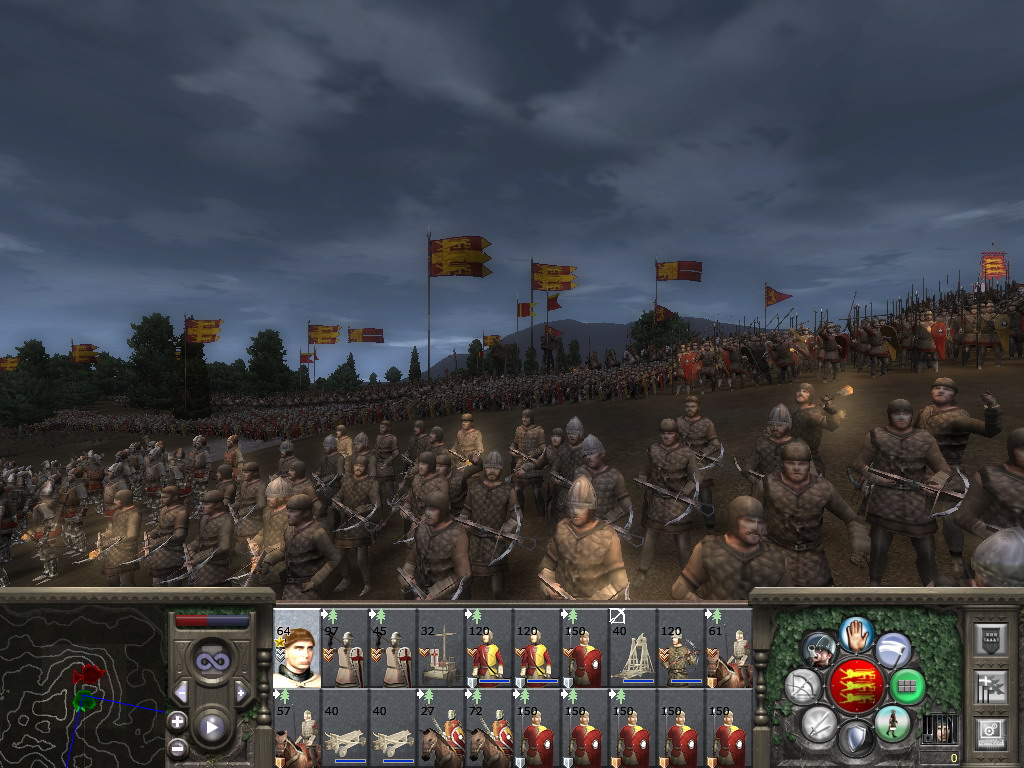1024x768 pixels.
Task: Toggle the shield guard mode button
Action: 855,739
